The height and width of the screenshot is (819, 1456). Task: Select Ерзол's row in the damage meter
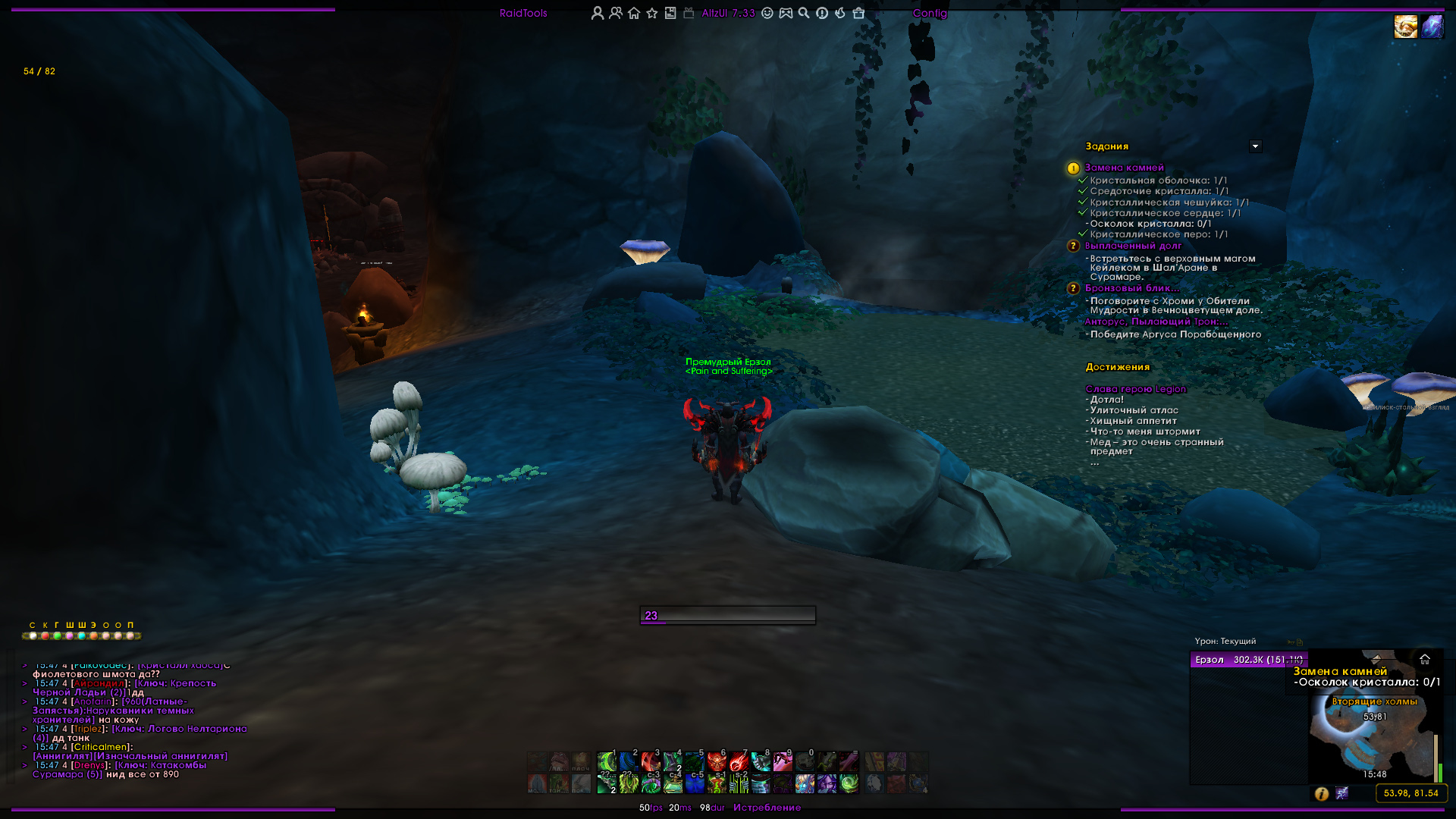click(x=1248, y=660)
